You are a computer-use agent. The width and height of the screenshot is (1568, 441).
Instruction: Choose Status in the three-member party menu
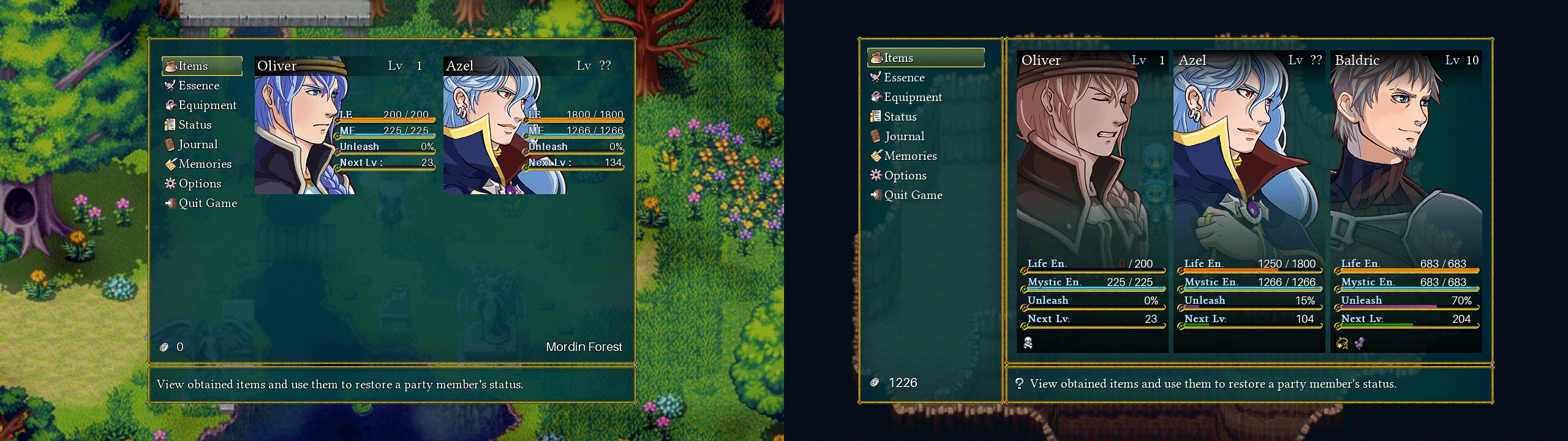[900, 117]
